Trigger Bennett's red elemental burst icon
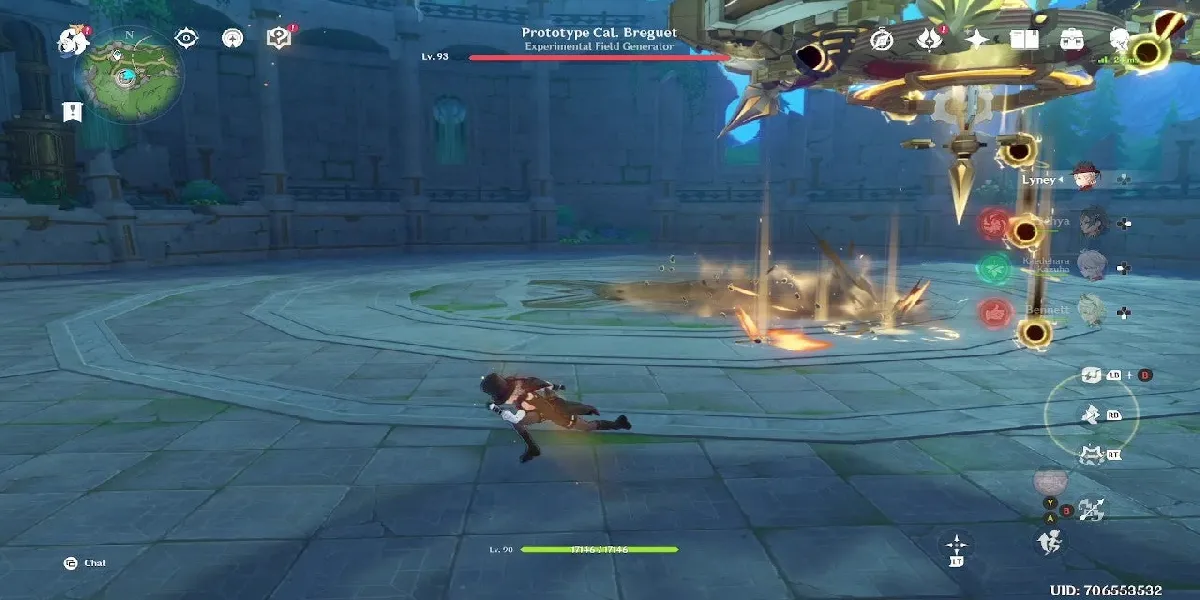This screenshot has width=1200, height=600. [994, 311]
